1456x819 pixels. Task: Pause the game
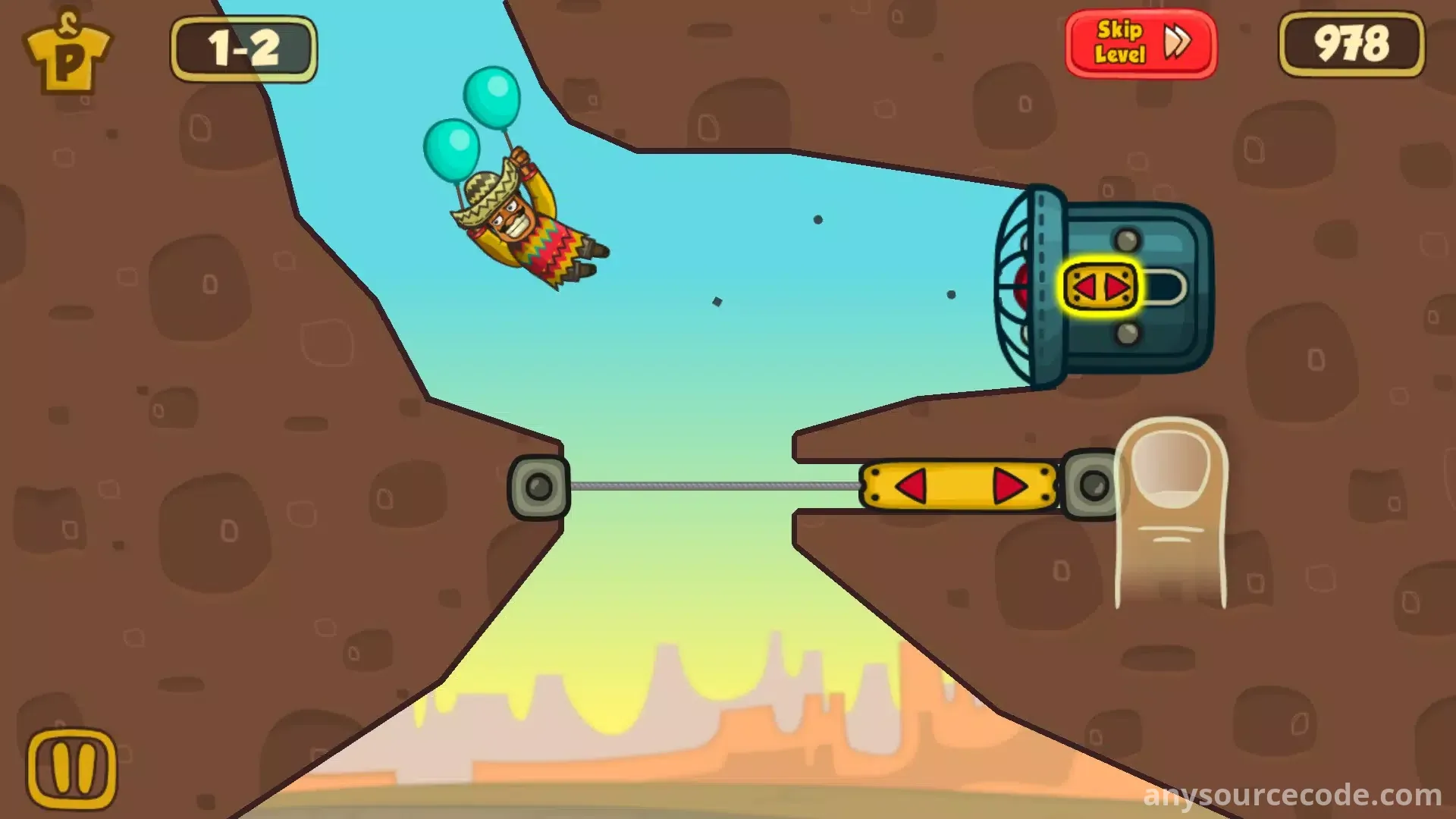pos(72,770)
